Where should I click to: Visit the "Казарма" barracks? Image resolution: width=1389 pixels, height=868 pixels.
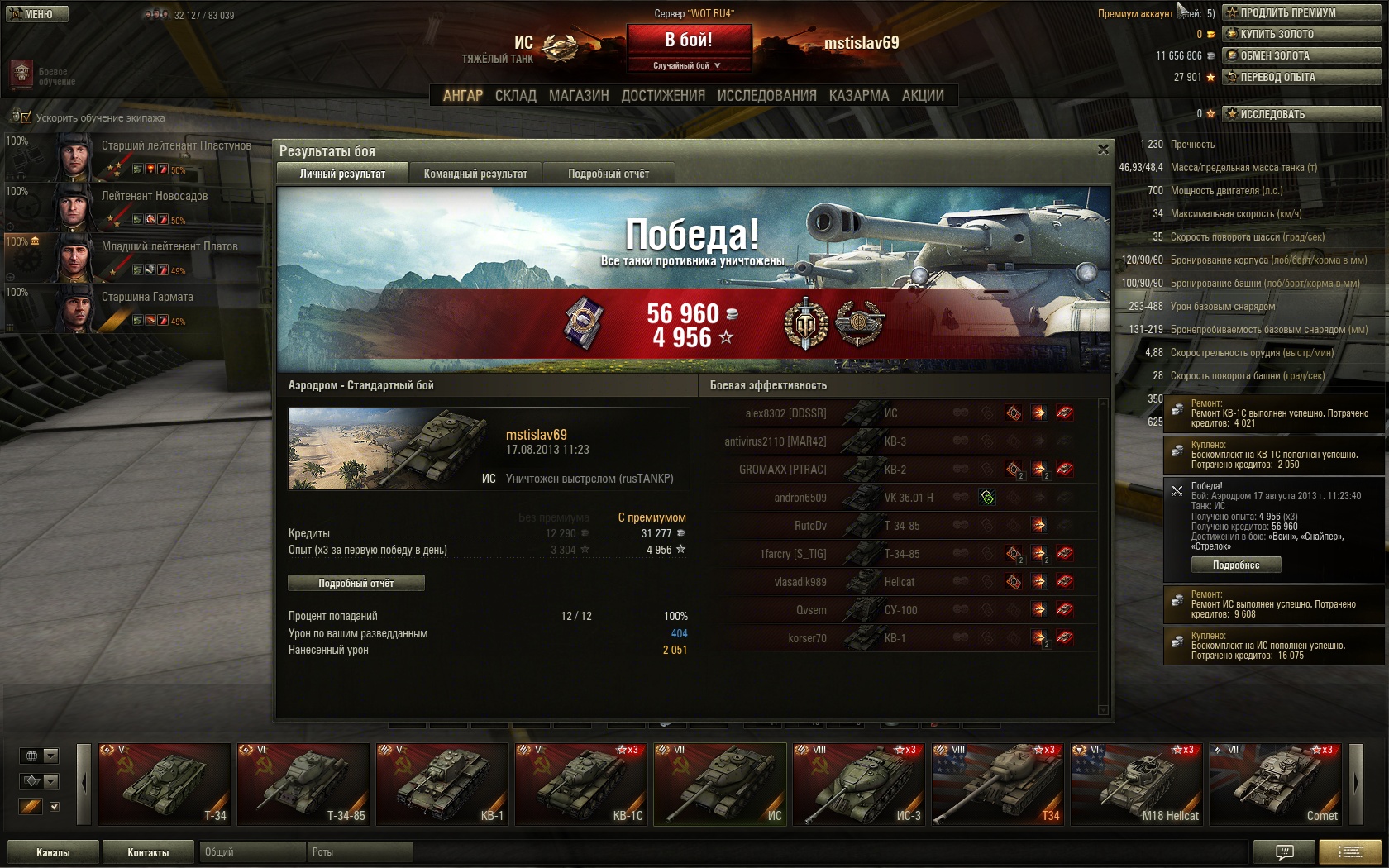pyautogui.click(x=859, y=96)
